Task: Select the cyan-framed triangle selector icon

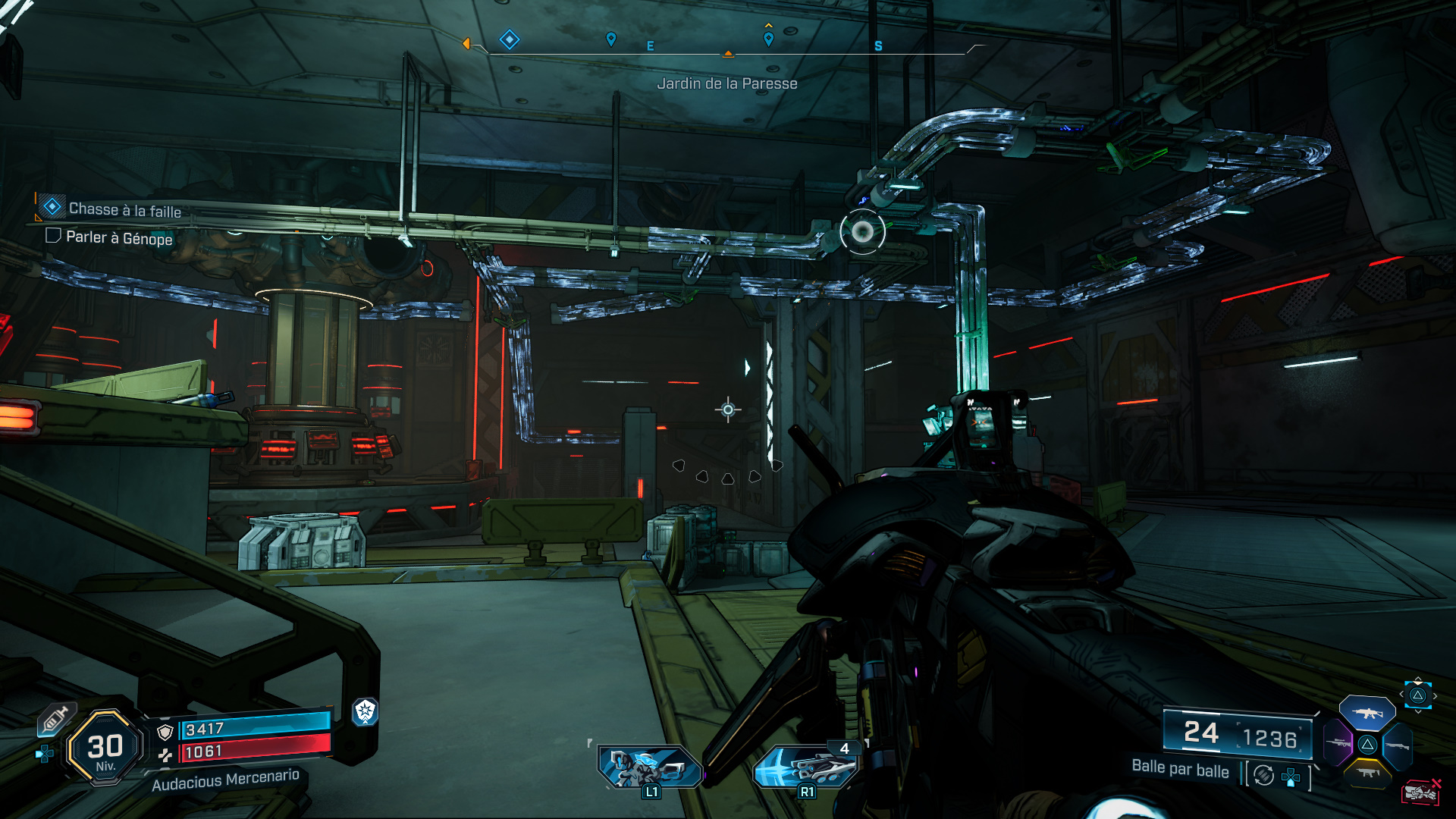Action: click(1417, 695)
